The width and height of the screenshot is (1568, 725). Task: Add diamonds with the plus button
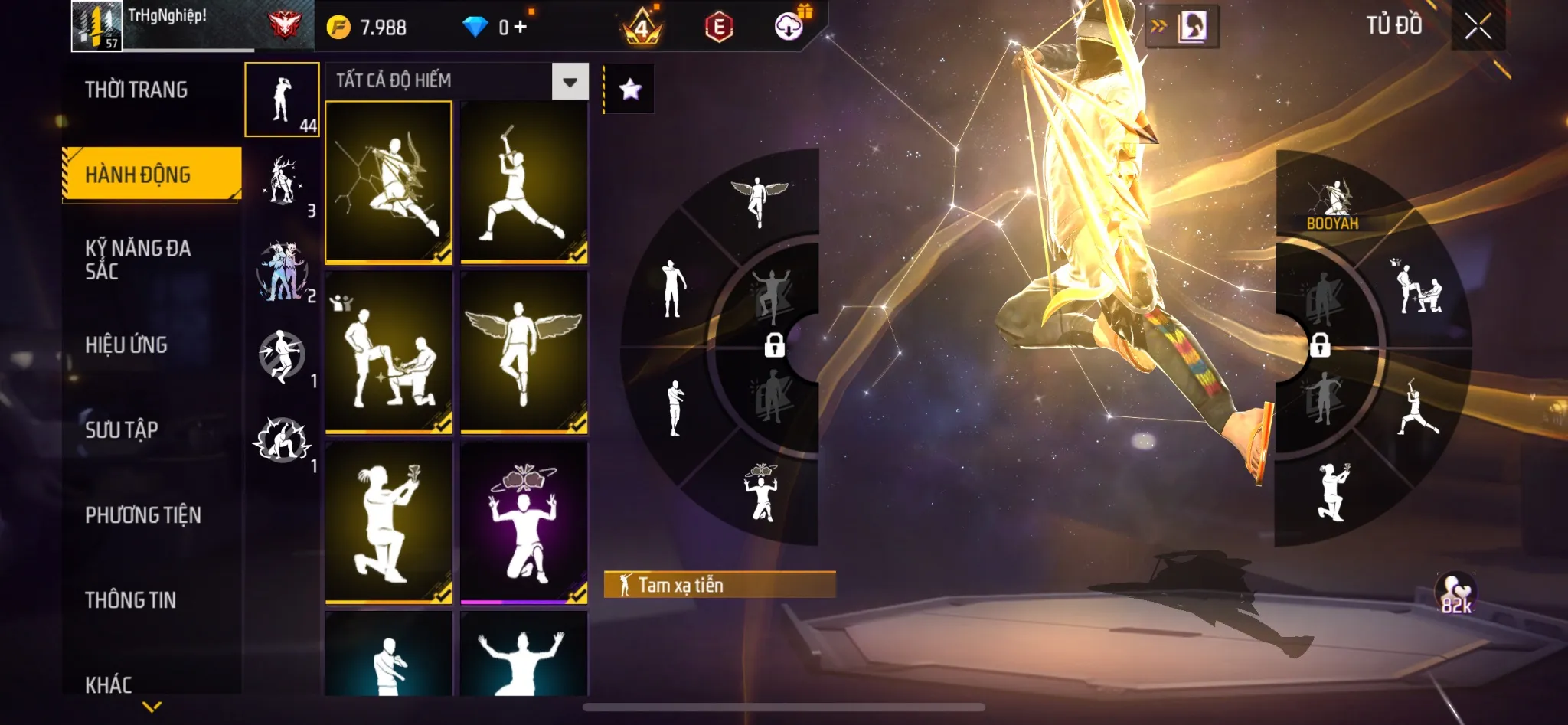click(x=521, y=28)
